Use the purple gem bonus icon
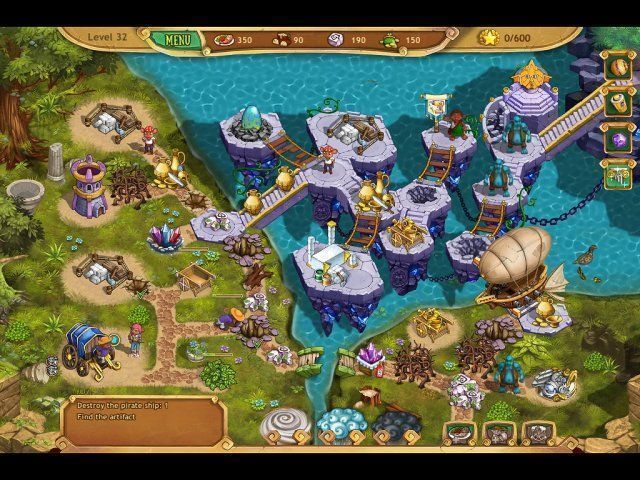This screenshot has width=640, height=480. 616,141
